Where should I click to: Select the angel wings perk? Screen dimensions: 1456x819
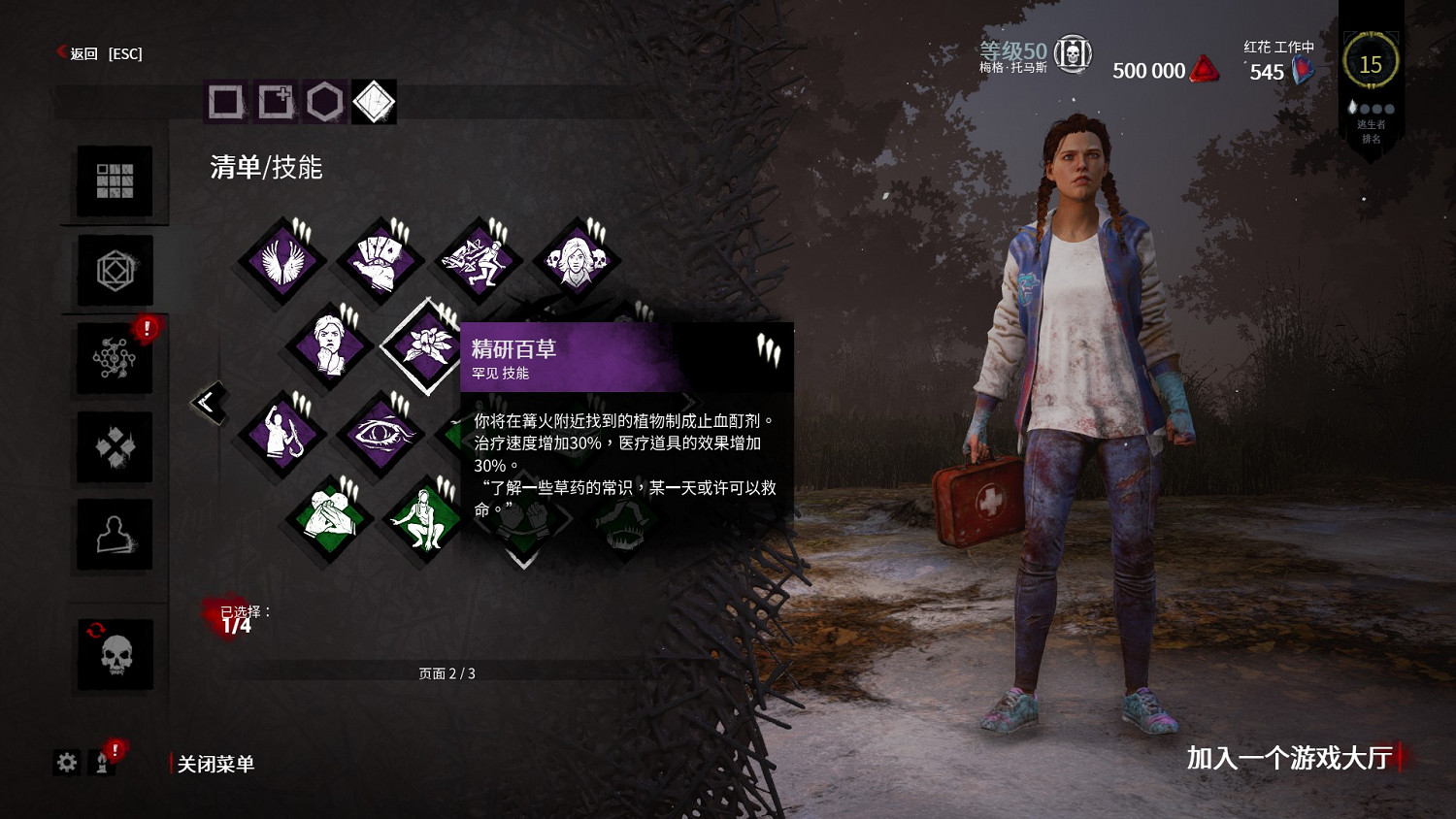tap(282, 261)
